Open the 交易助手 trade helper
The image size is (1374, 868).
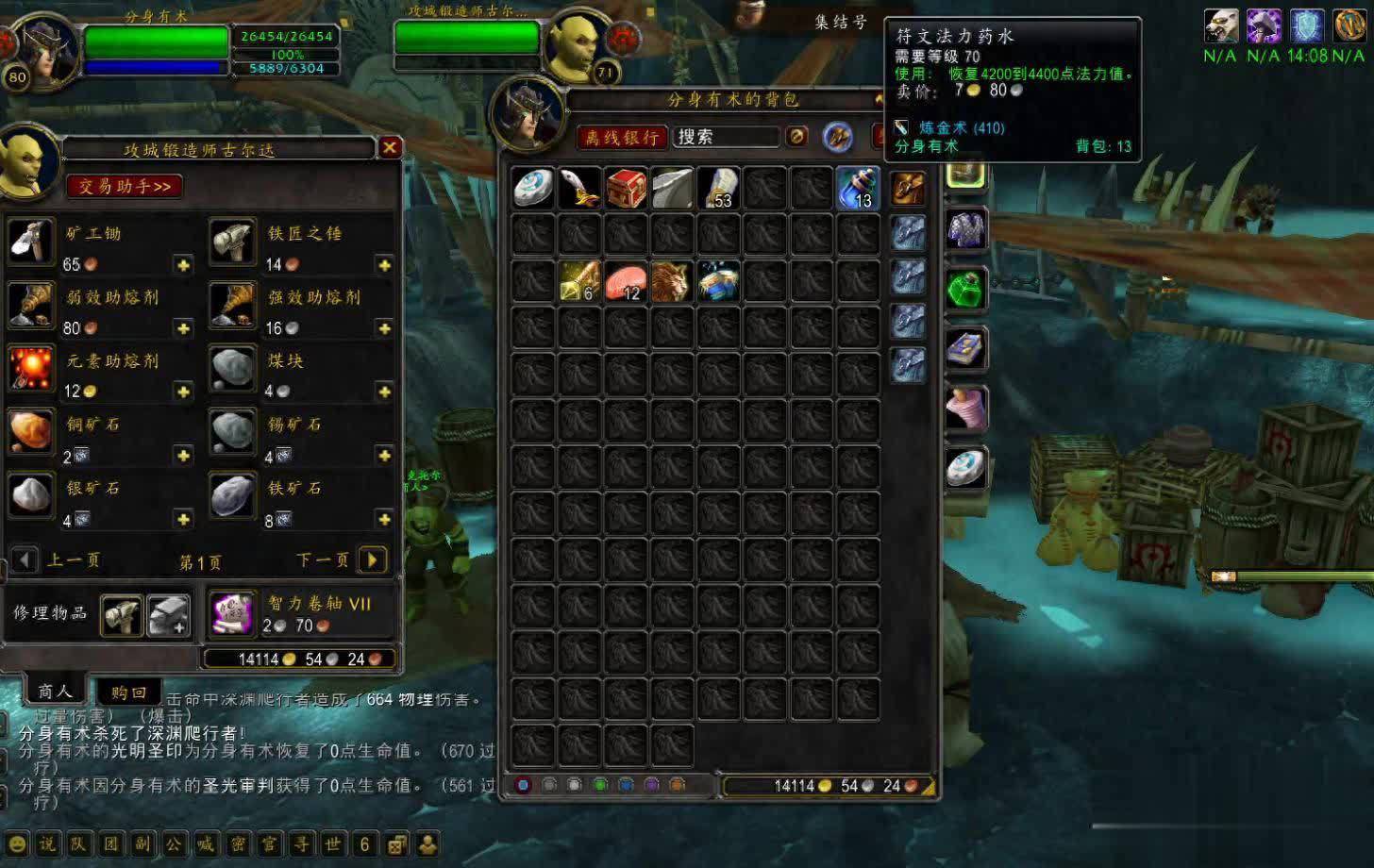click(x=125, y=186)
